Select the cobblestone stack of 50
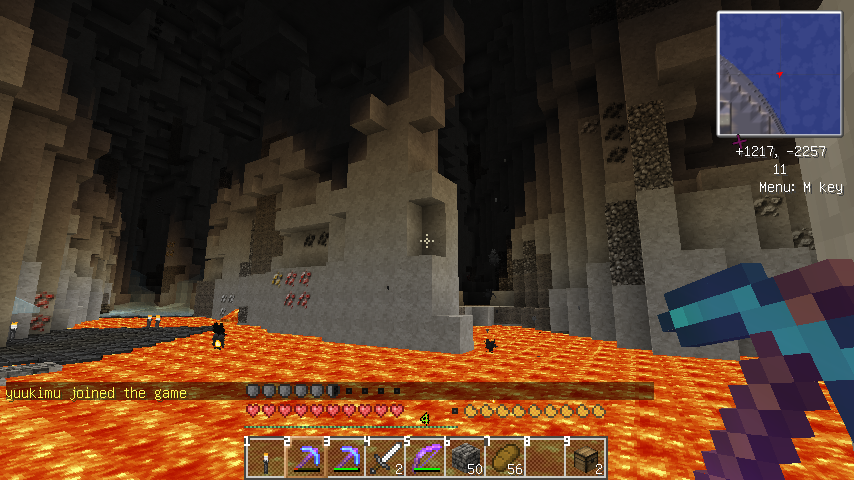This screenshot has height=480, width=854. (x=466, y=458)
